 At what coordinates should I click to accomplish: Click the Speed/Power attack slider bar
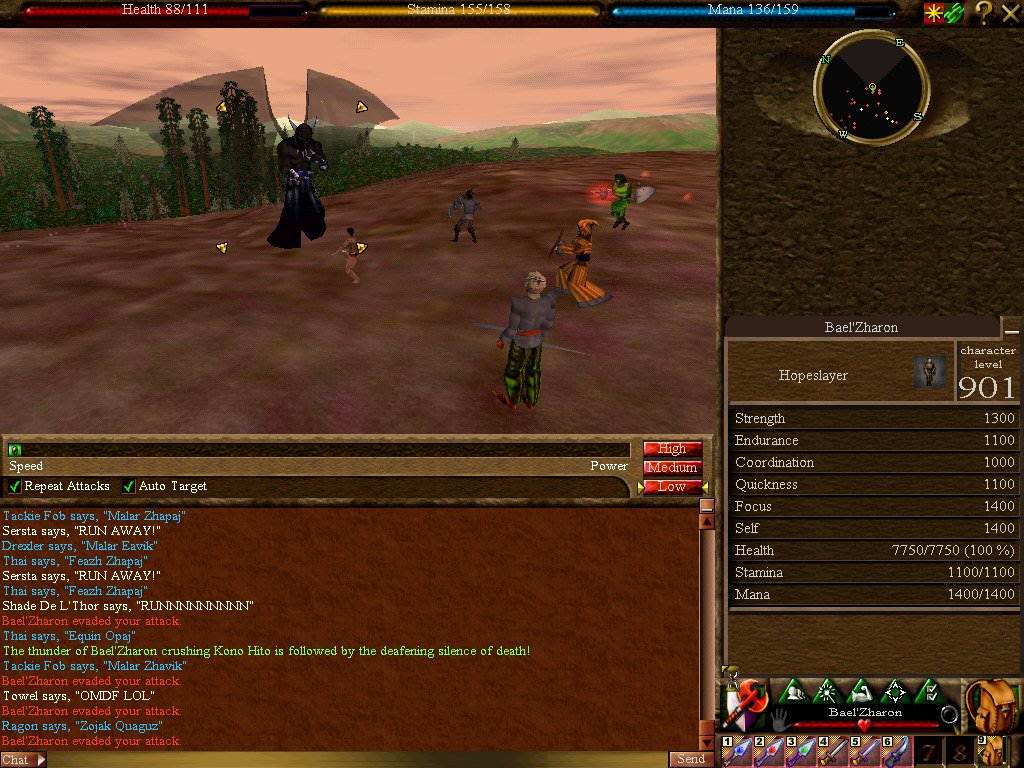(320, 450)
